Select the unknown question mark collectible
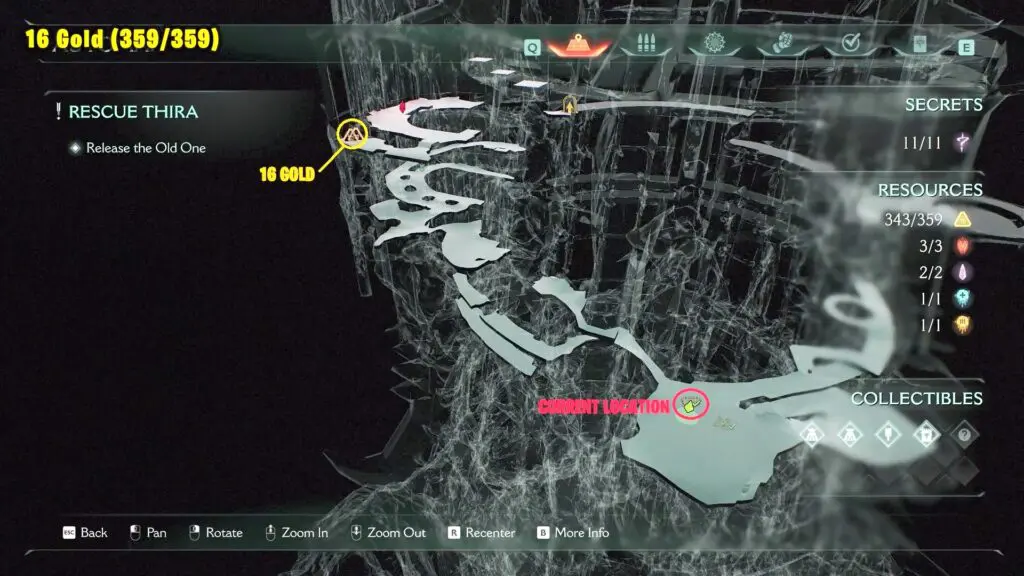The image size is (1024, 576). coord(964,435)
